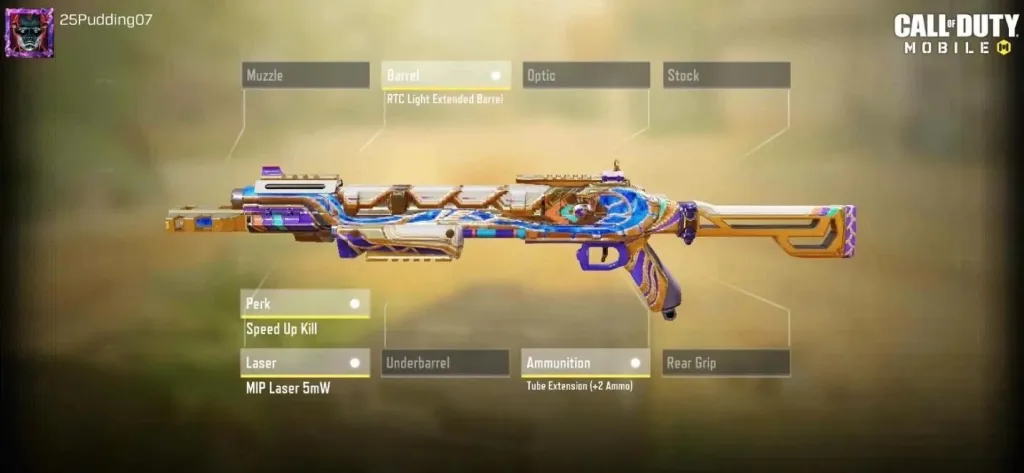Select the Rear Grip attachment slot
The width and height of the screenshot is (1024, 473).
click(x=726, y=363)
